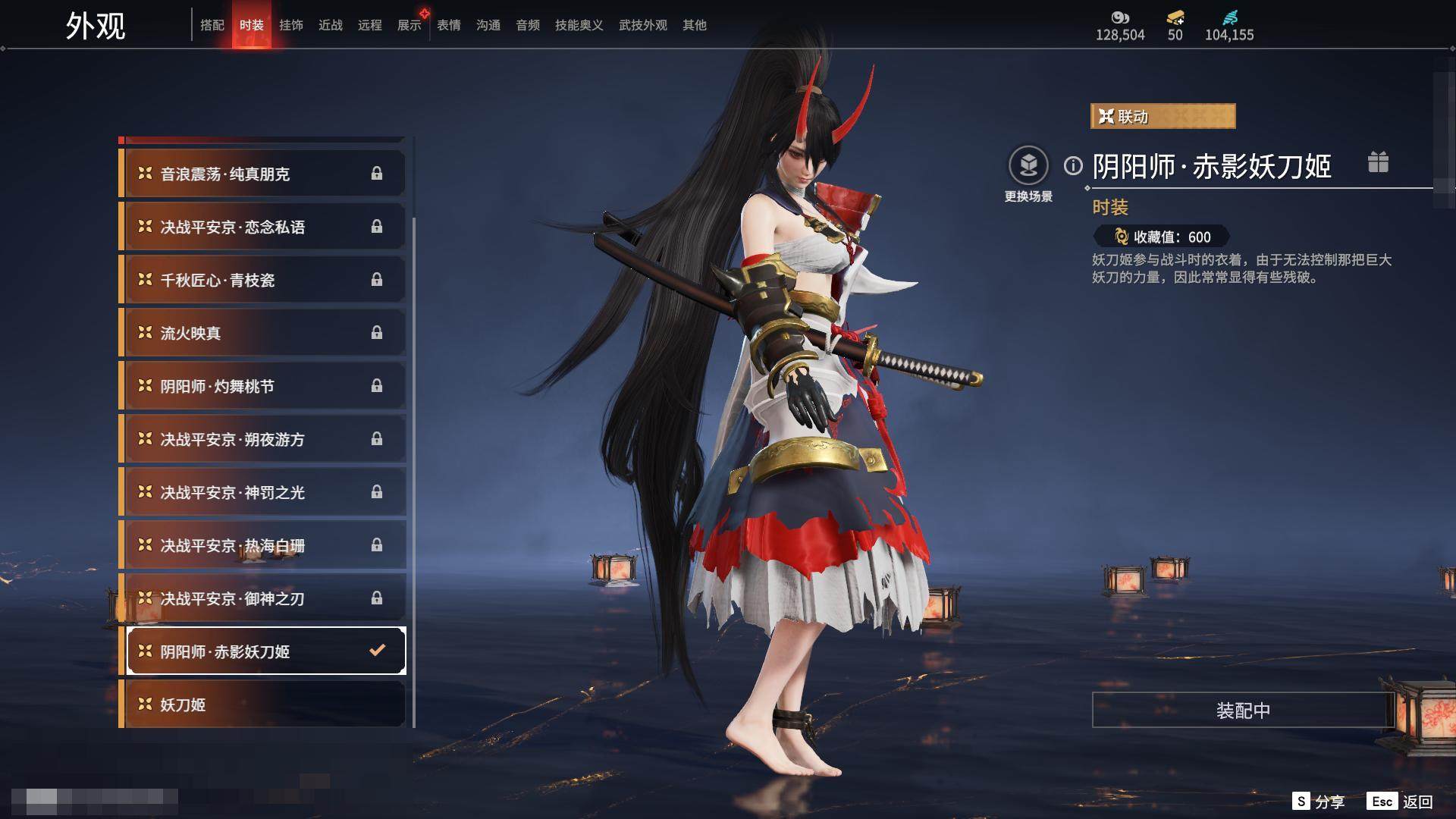Image resolution: width=1456 pixels, height=819 pixels.
Task: Open the 技能奥义 tab
Action: (x=579, y=25)
